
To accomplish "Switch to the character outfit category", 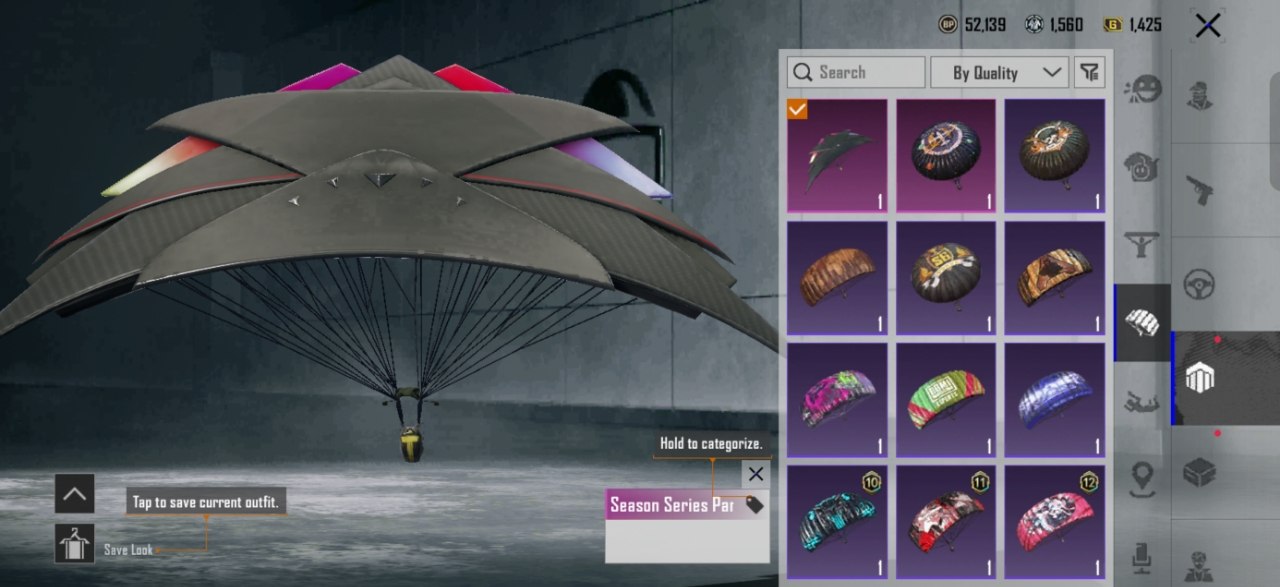I will click(x=1199, y=95).
